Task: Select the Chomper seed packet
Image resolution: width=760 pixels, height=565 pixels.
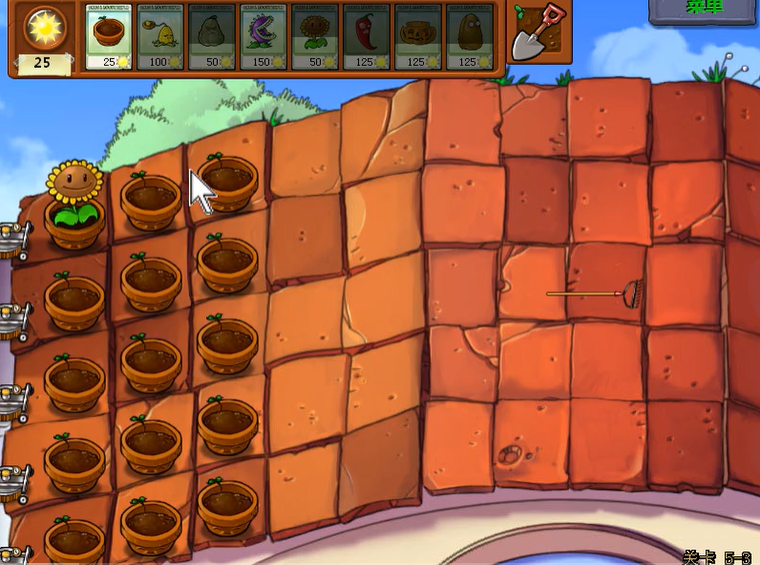Action: click(x=263, y=37)
